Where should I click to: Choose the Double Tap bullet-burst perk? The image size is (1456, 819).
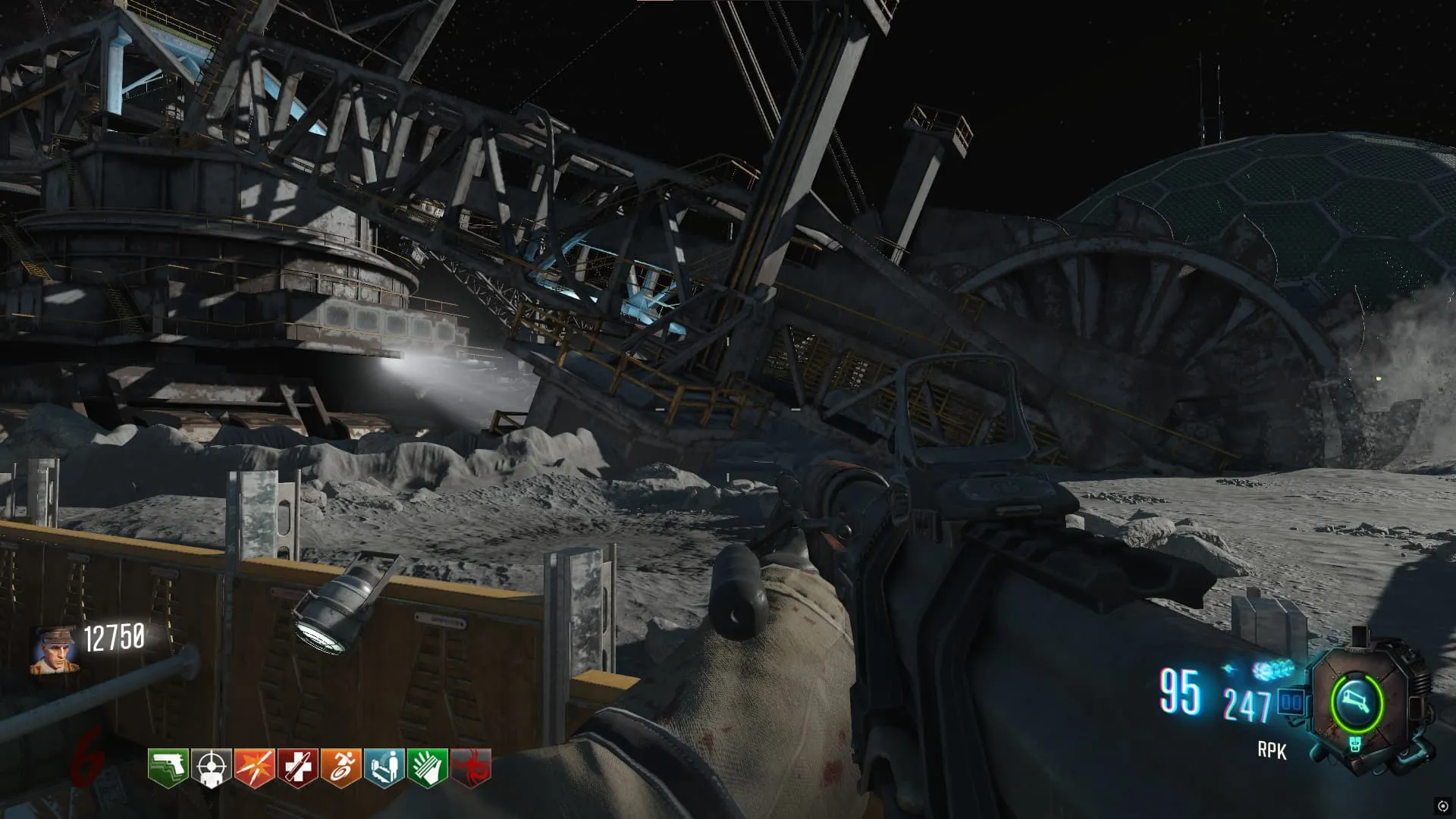coord(254,767)
